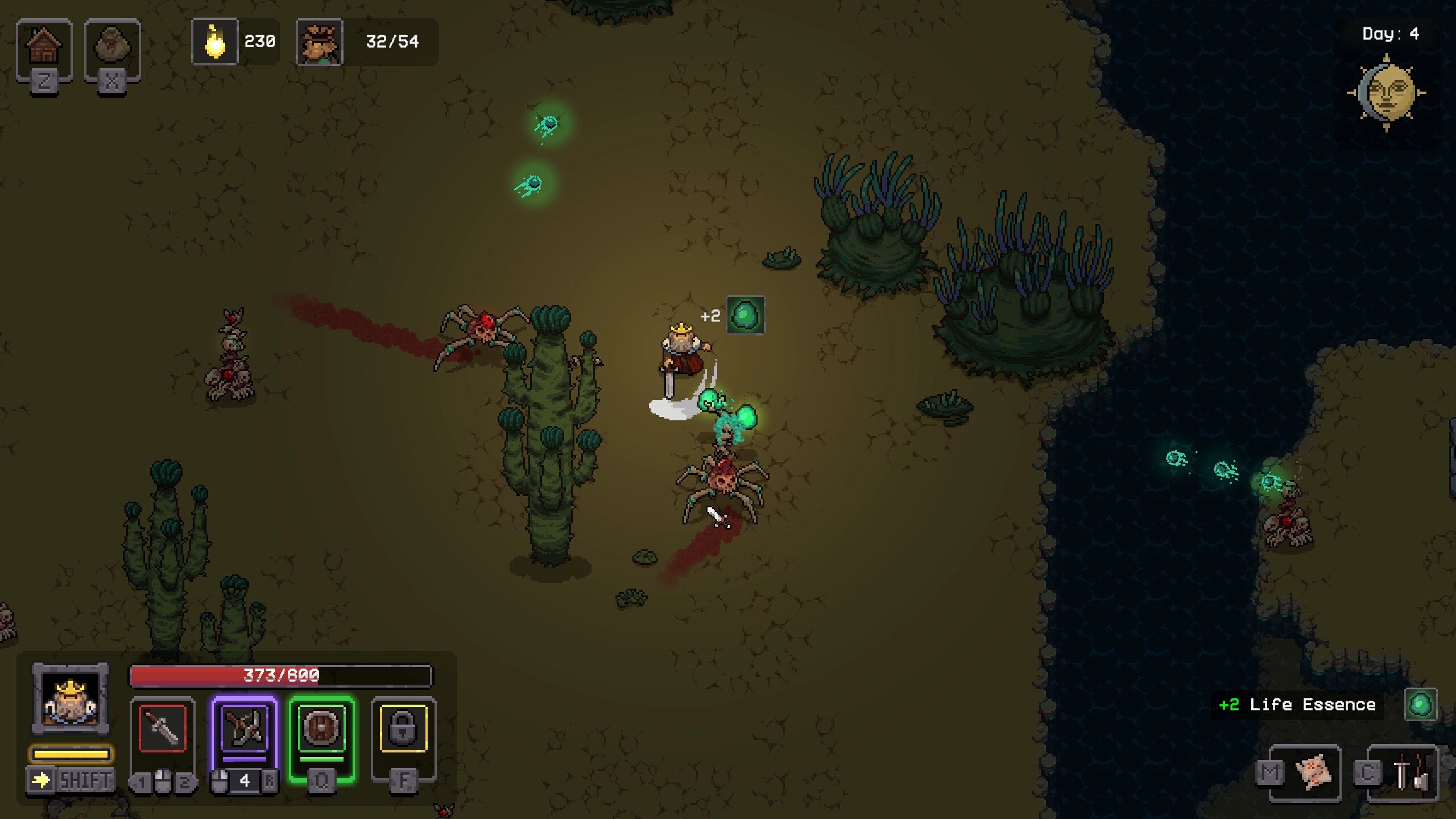
Task: Select the villager population portrait
Action: 319,42
